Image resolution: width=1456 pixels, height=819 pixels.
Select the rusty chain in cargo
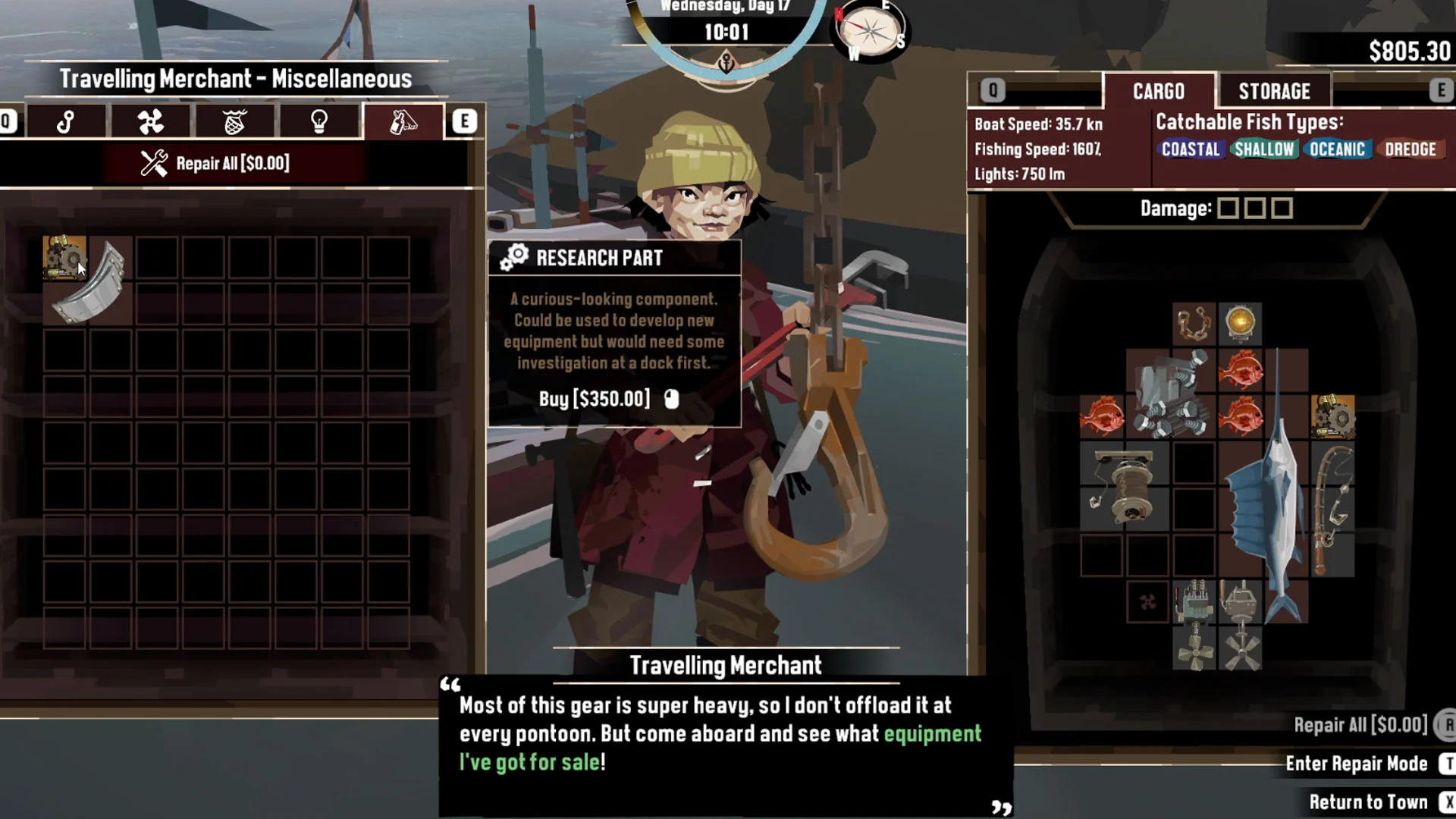pos(1194,324)
